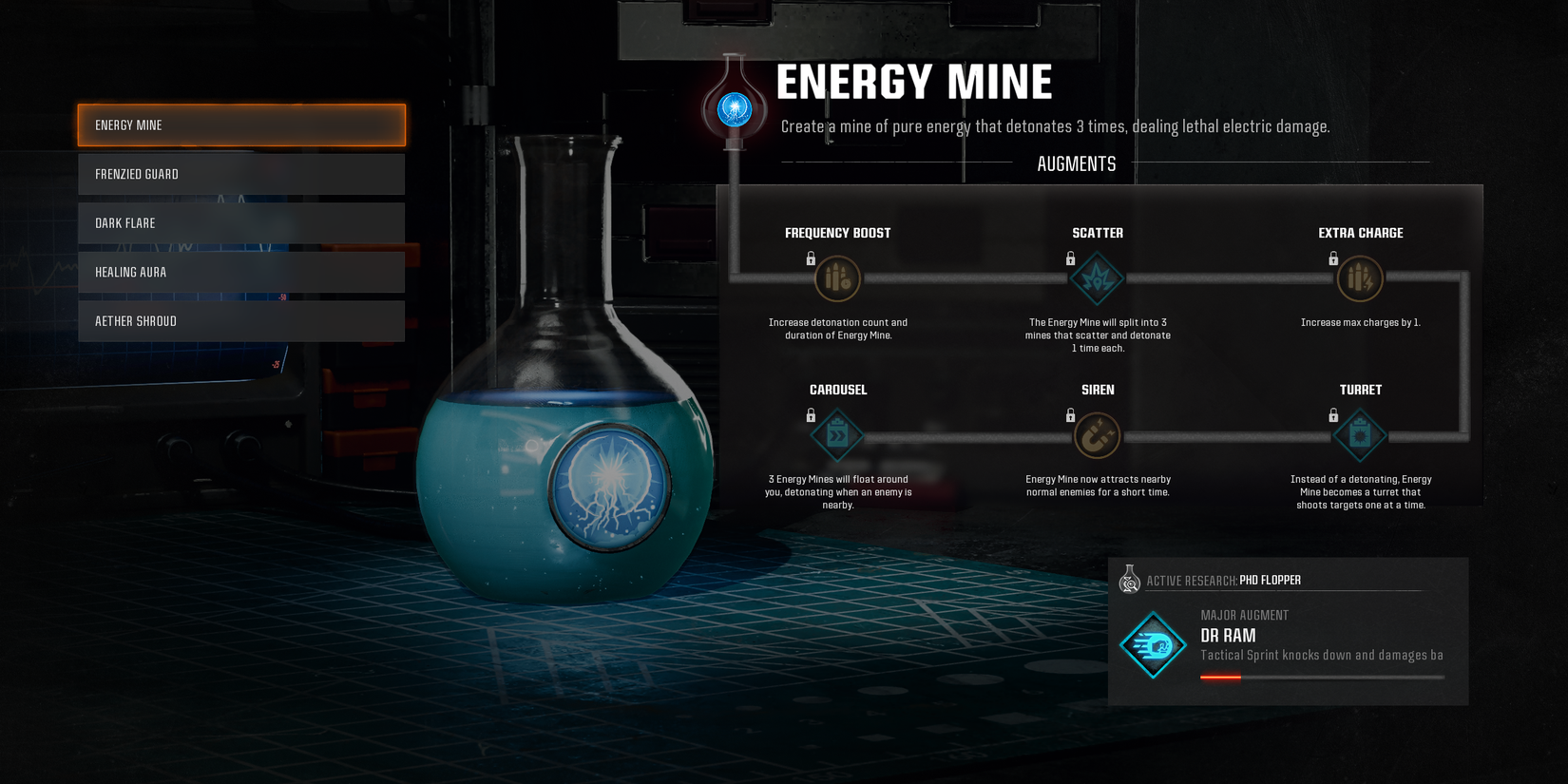Select Frenzied Guard from the ability list

[x=240, y=174]
